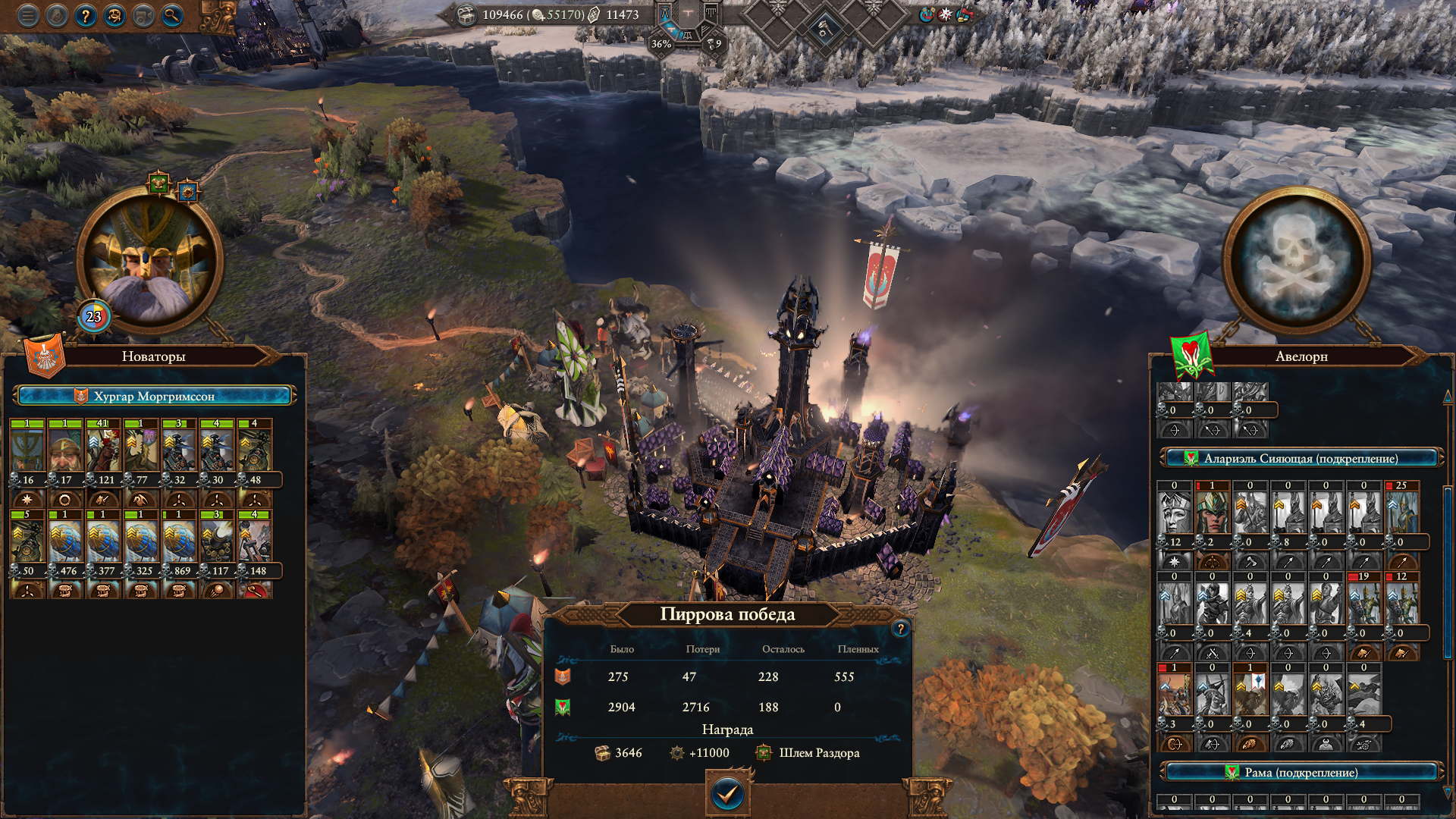The image size is (1456, 819).
Task: Open the magnifying glass search button
Action: 172,15
